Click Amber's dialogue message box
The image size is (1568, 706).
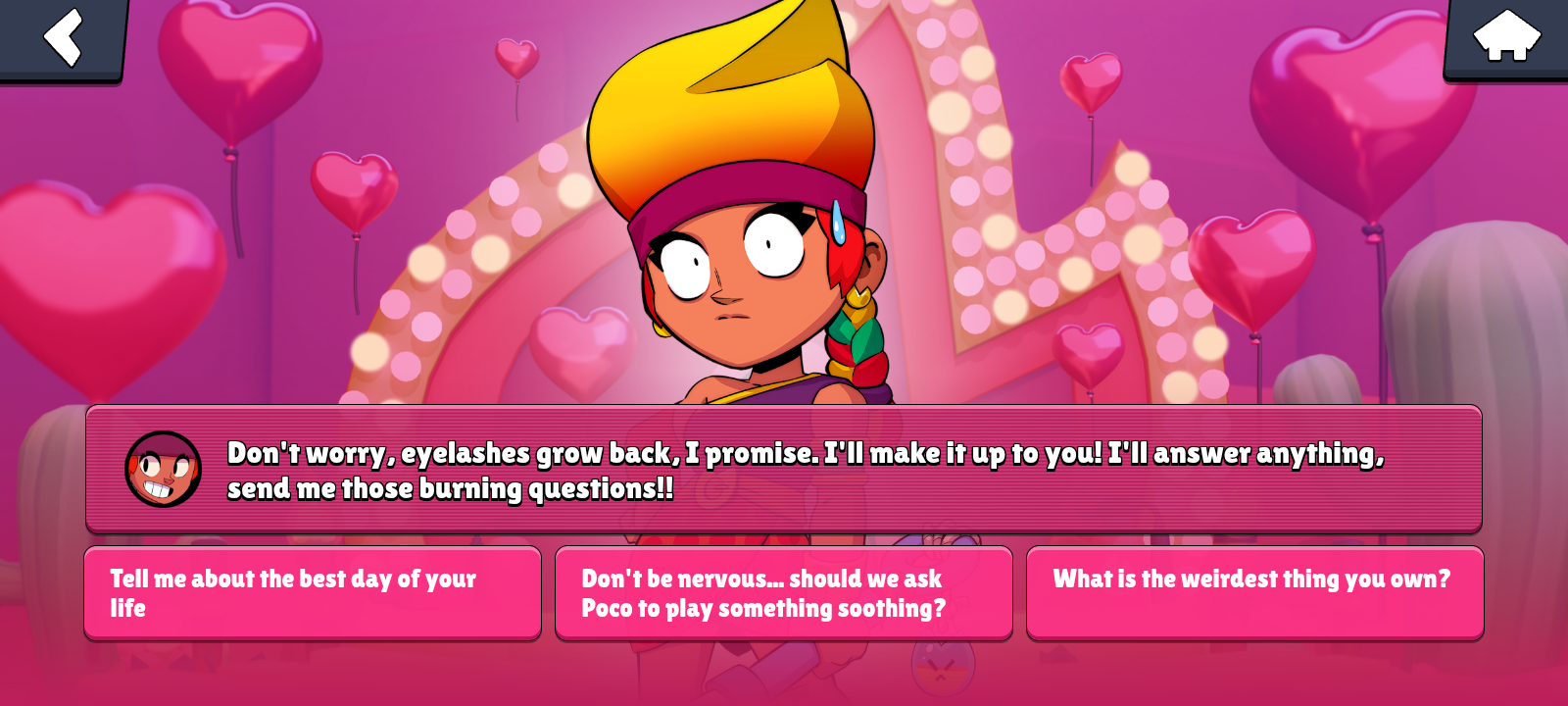point(783,470)
